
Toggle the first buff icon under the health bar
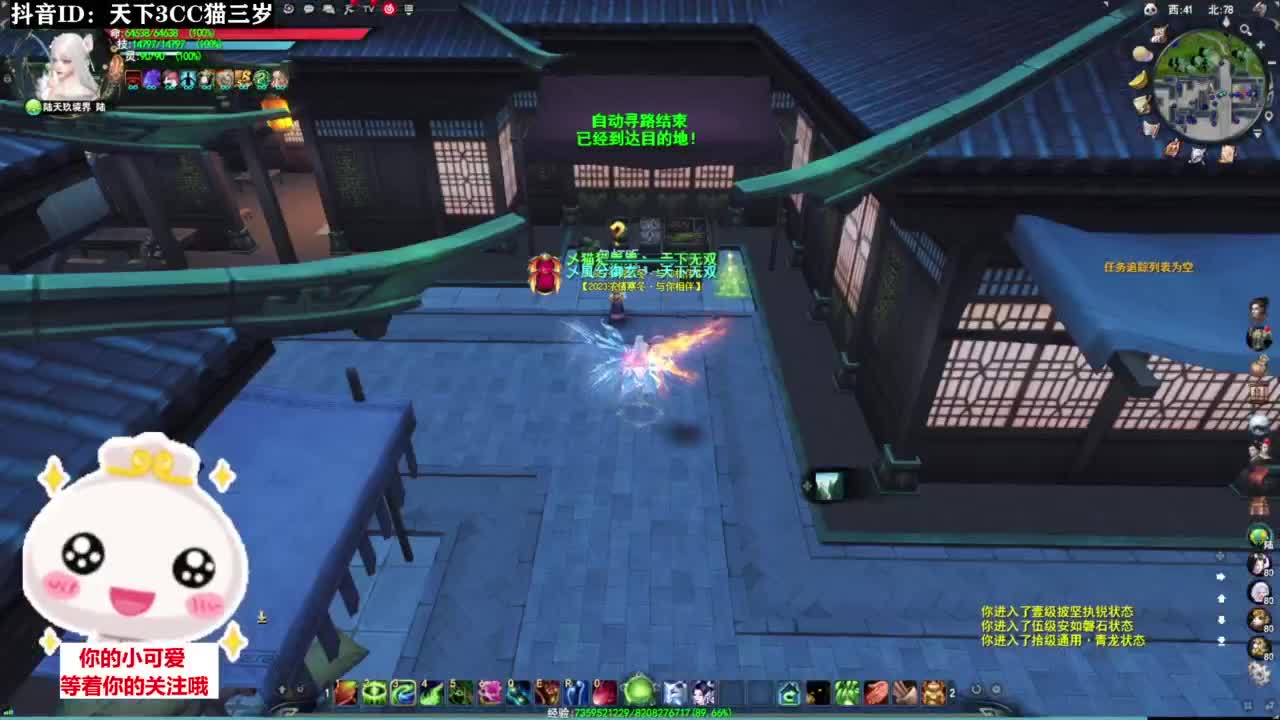point(136,77)
